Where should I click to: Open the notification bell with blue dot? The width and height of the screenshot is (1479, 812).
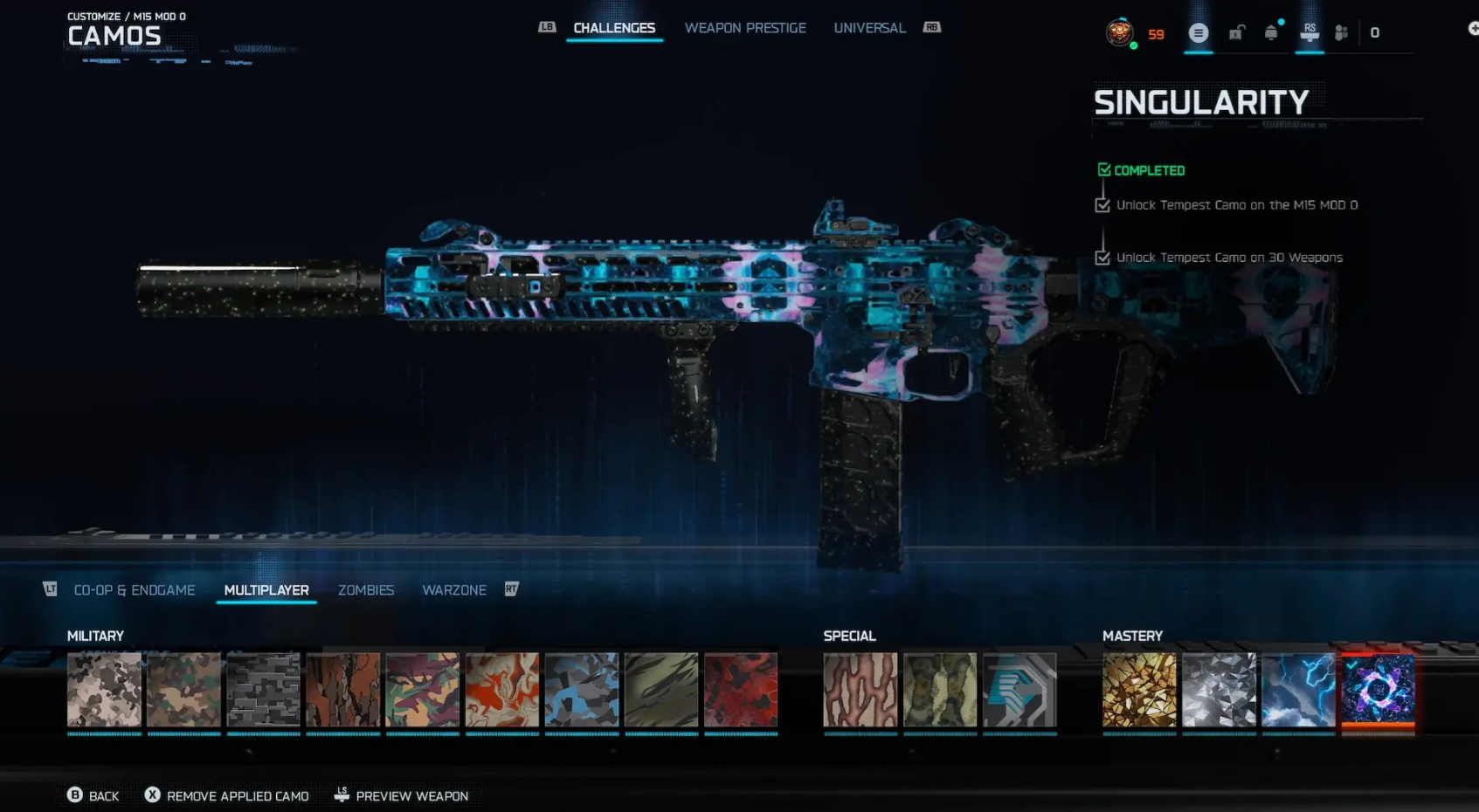1272,32
